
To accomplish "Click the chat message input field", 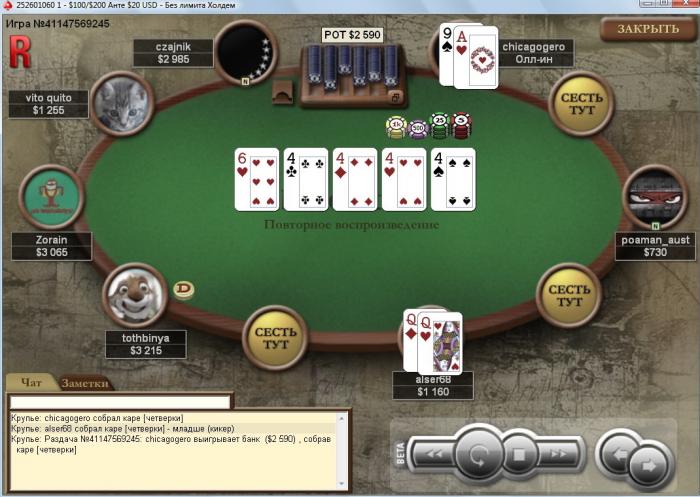I will 120,401.
